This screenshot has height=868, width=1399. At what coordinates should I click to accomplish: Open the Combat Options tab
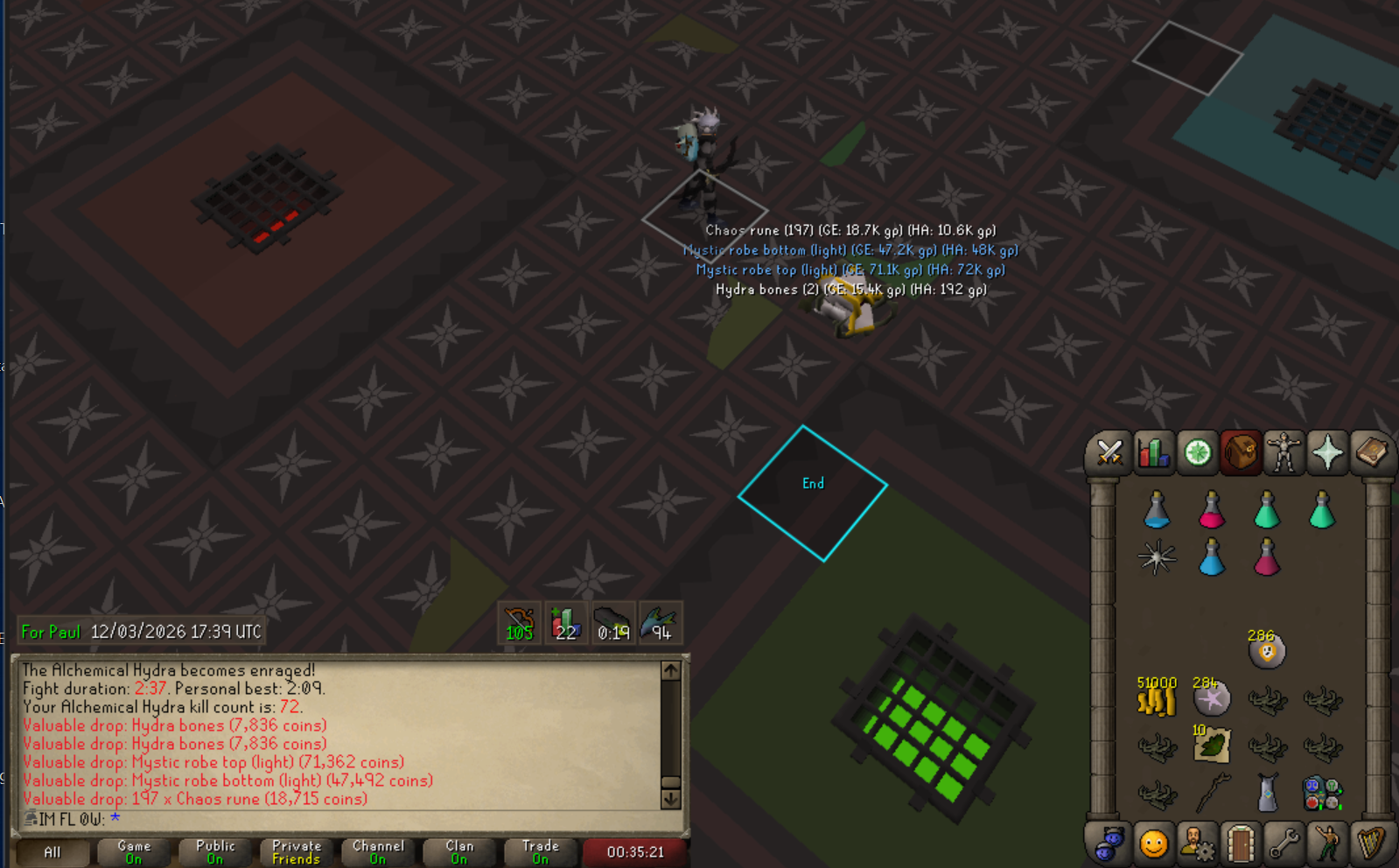(x=1109, y=453)
